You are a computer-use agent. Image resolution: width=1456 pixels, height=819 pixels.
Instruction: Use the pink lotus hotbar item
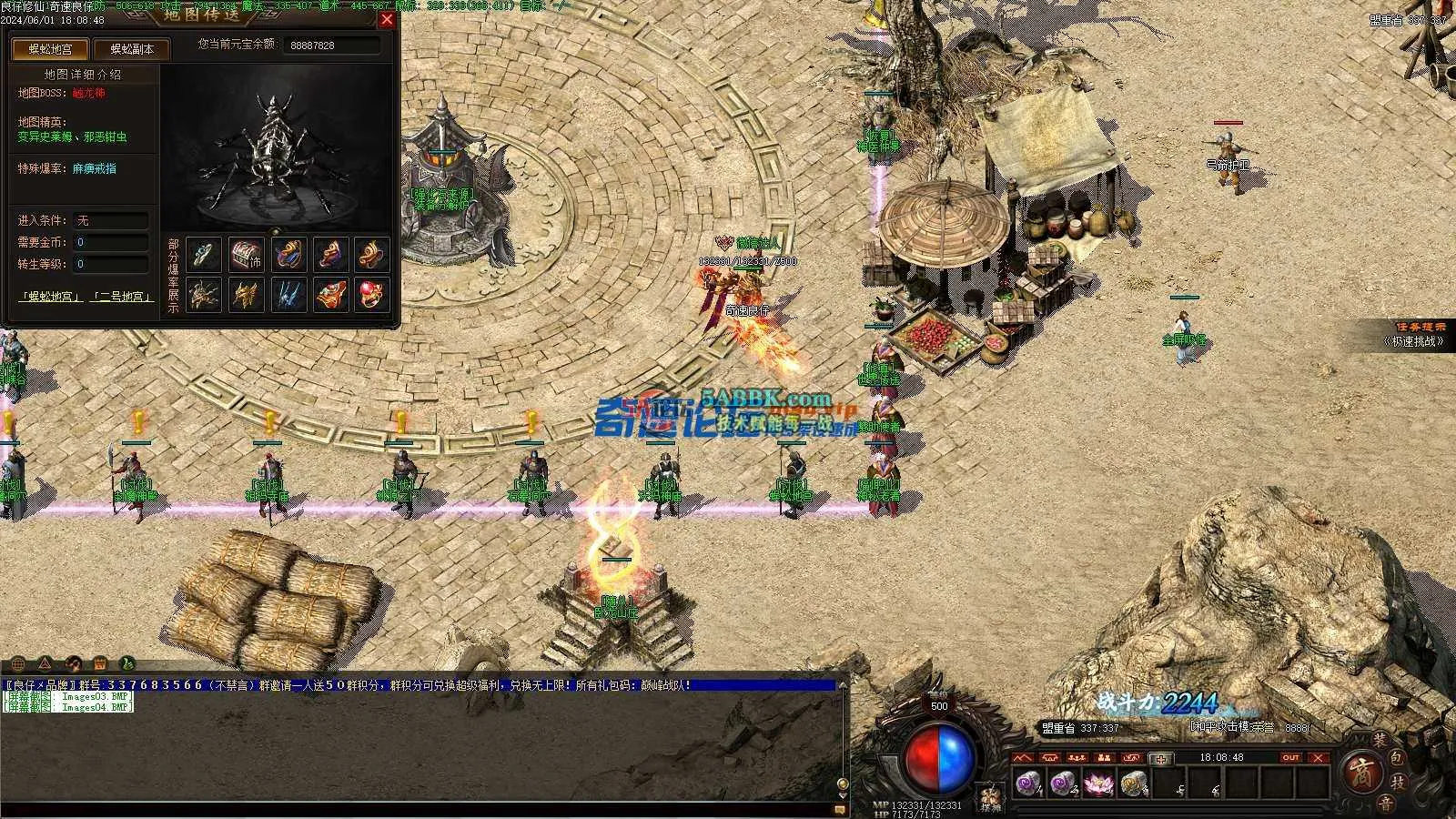[1098, 783]
